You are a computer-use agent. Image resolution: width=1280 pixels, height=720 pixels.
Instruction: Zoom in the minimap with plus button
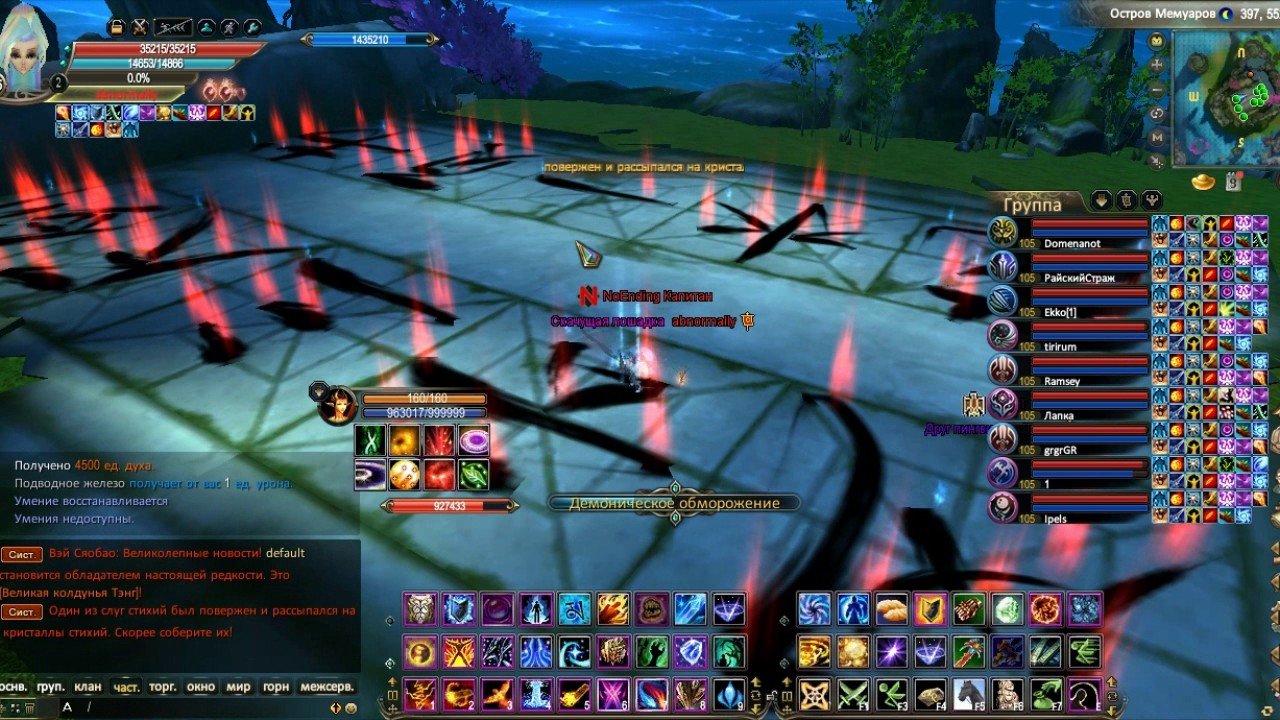point(1157,64)
